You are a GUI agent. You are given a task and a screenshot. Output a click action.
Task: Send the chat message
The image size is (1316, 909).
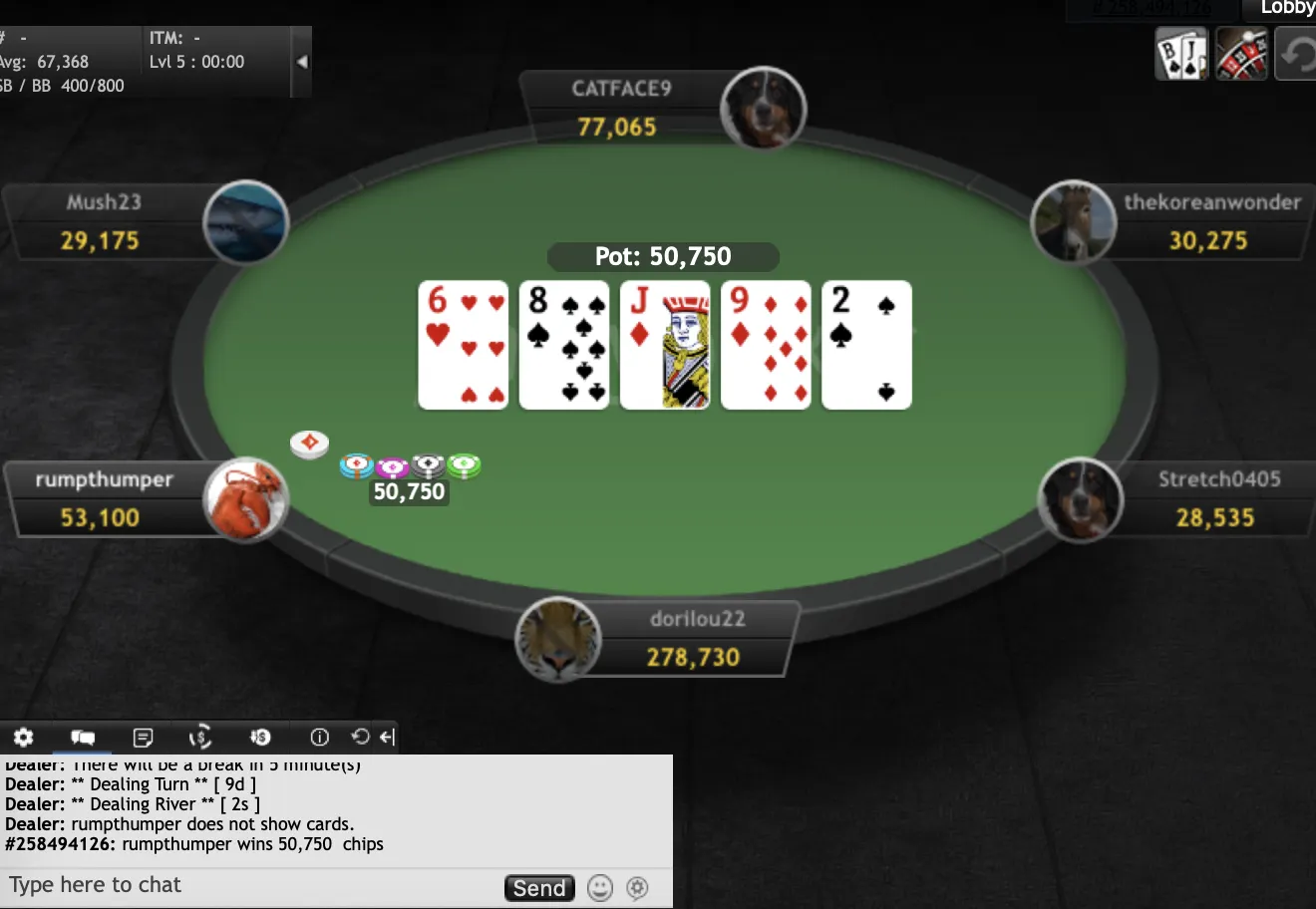(x=539, y=888)
